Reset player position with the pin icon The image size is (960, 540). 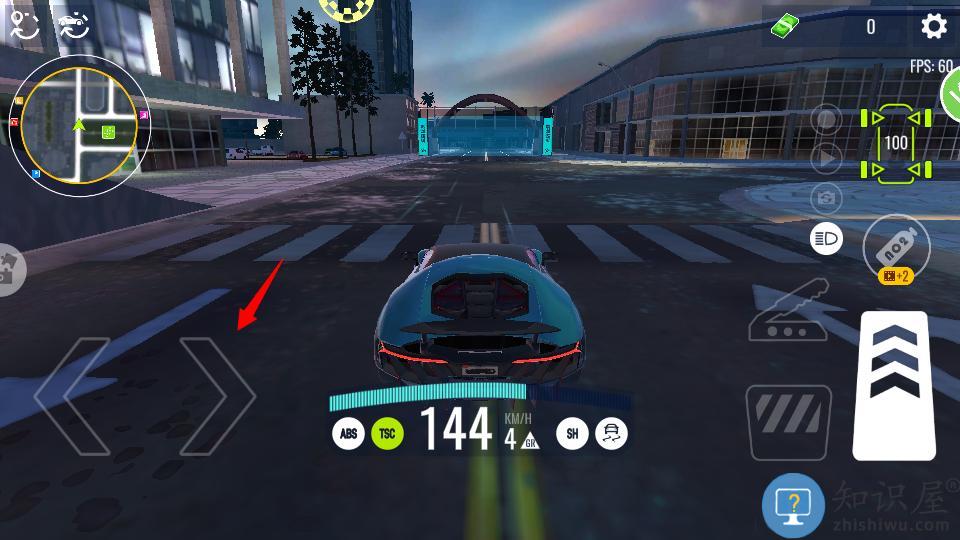click(24, 26)
